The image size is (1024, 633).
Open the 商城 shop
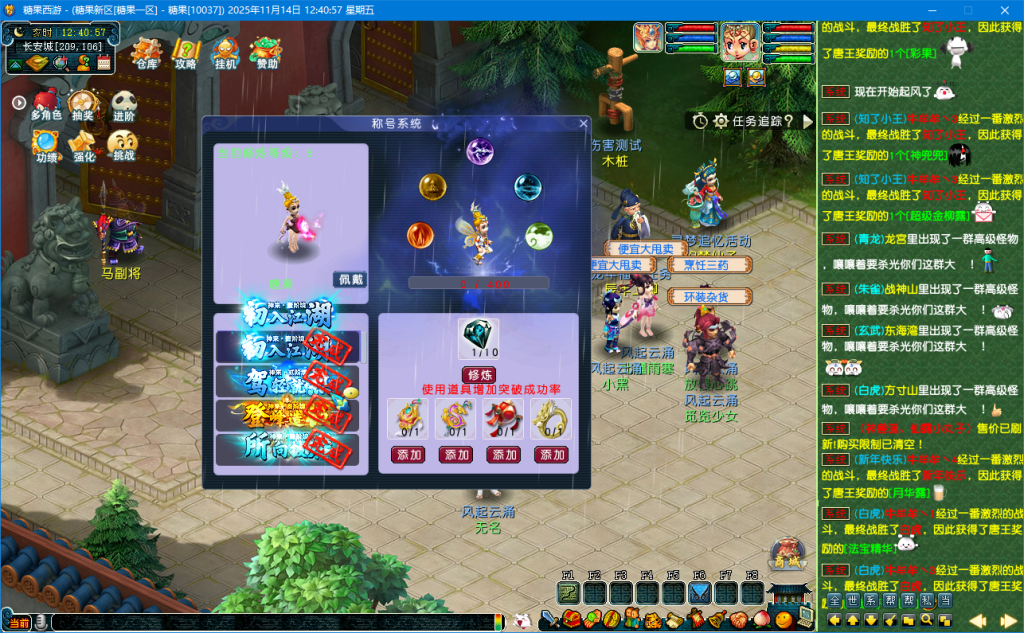click(788, 553)
